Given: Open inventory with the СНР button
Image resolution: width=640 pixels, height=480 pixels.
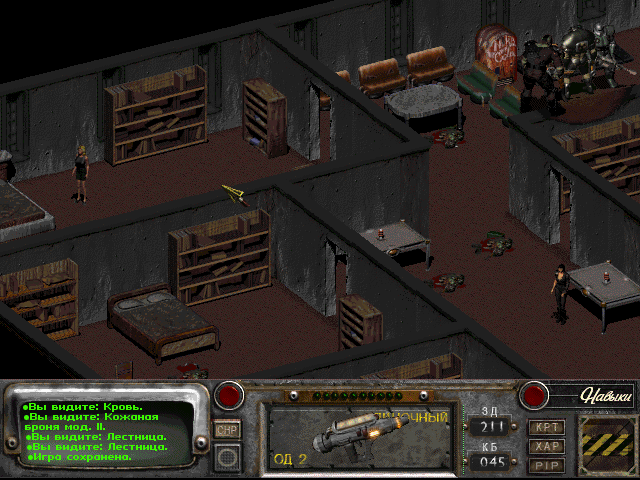Looking at the screenshot, I should coord(228,429).
